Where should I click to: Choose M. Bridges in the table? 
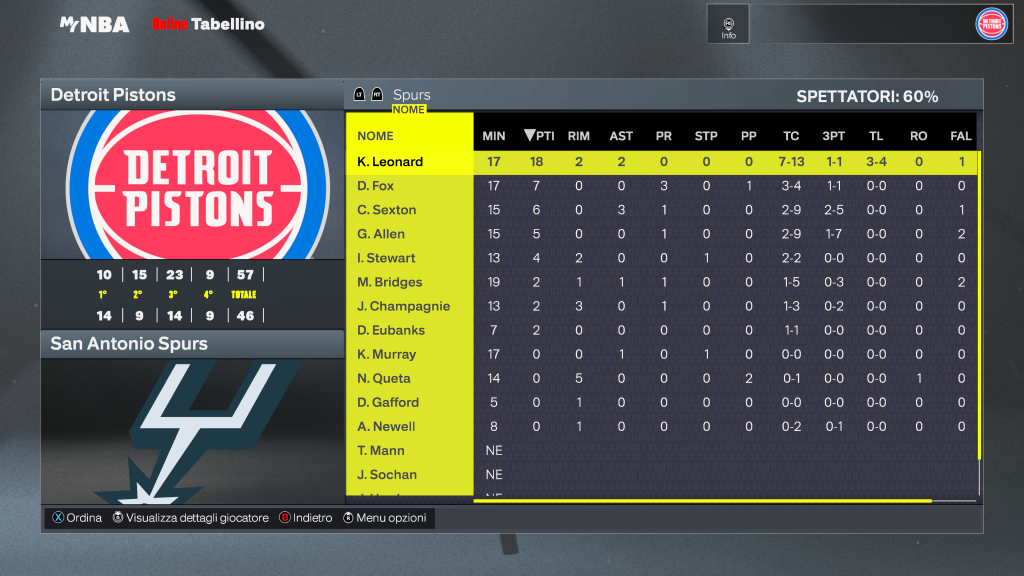pyautogui.click(x=389, y=282)
